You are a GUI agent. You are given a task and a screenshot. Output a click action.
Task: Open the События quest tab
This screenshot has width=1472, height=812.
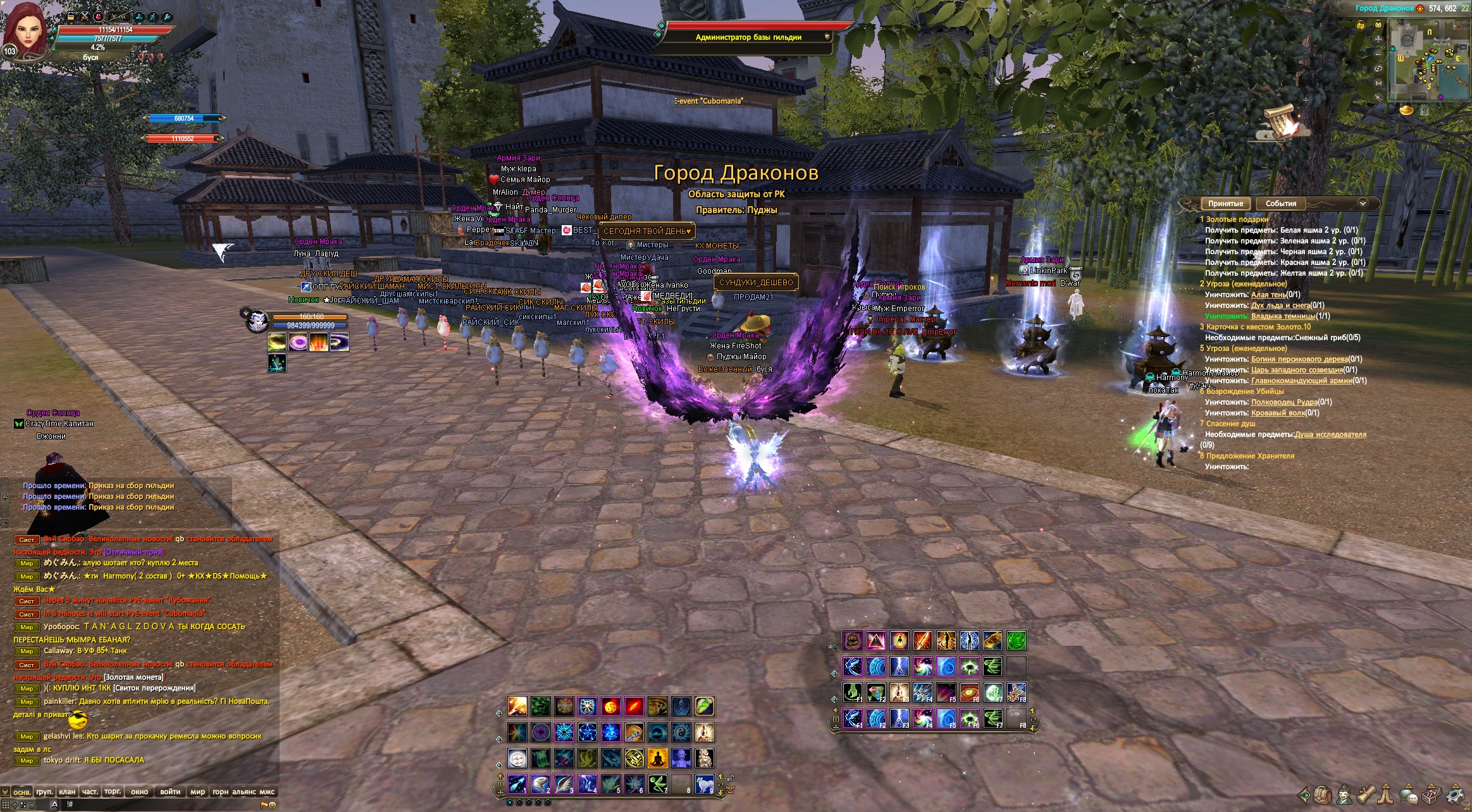(1280, 204)
